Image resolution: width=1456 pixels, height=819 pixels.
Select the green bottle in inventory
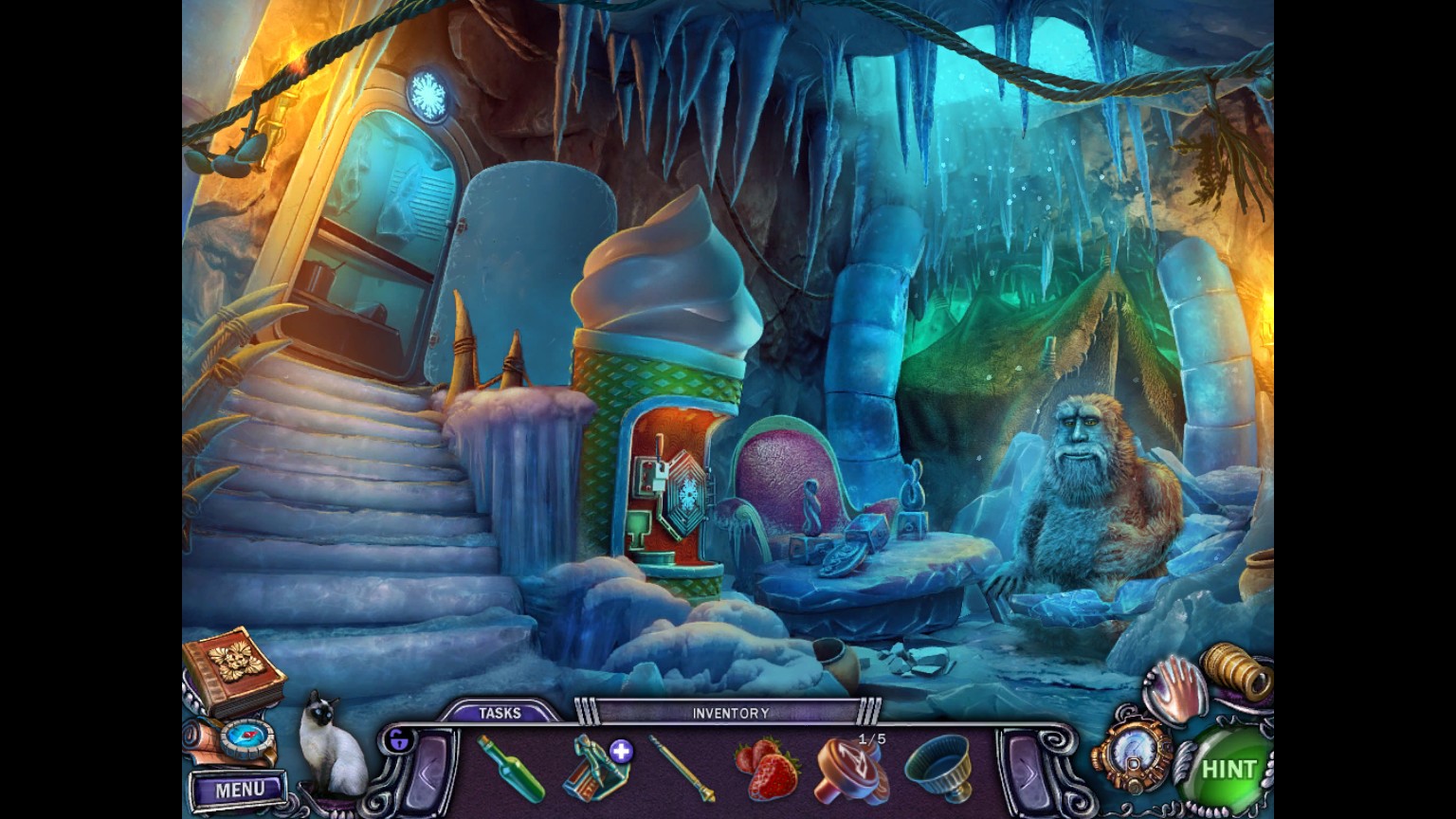(x=510, y=767)
